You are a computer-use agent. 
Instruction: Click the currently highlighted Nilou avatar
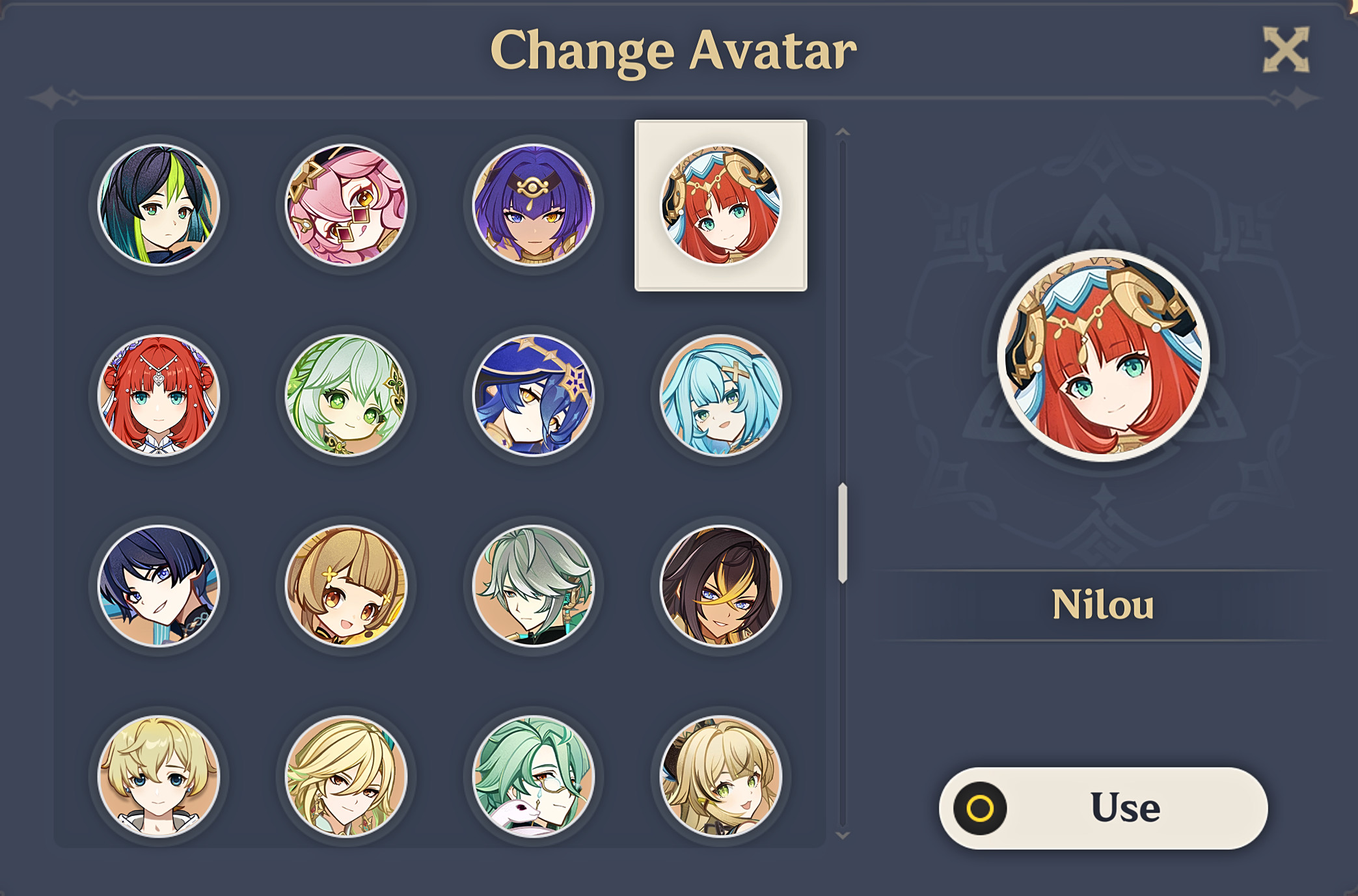pyautogui.click(x=721, y=205)
